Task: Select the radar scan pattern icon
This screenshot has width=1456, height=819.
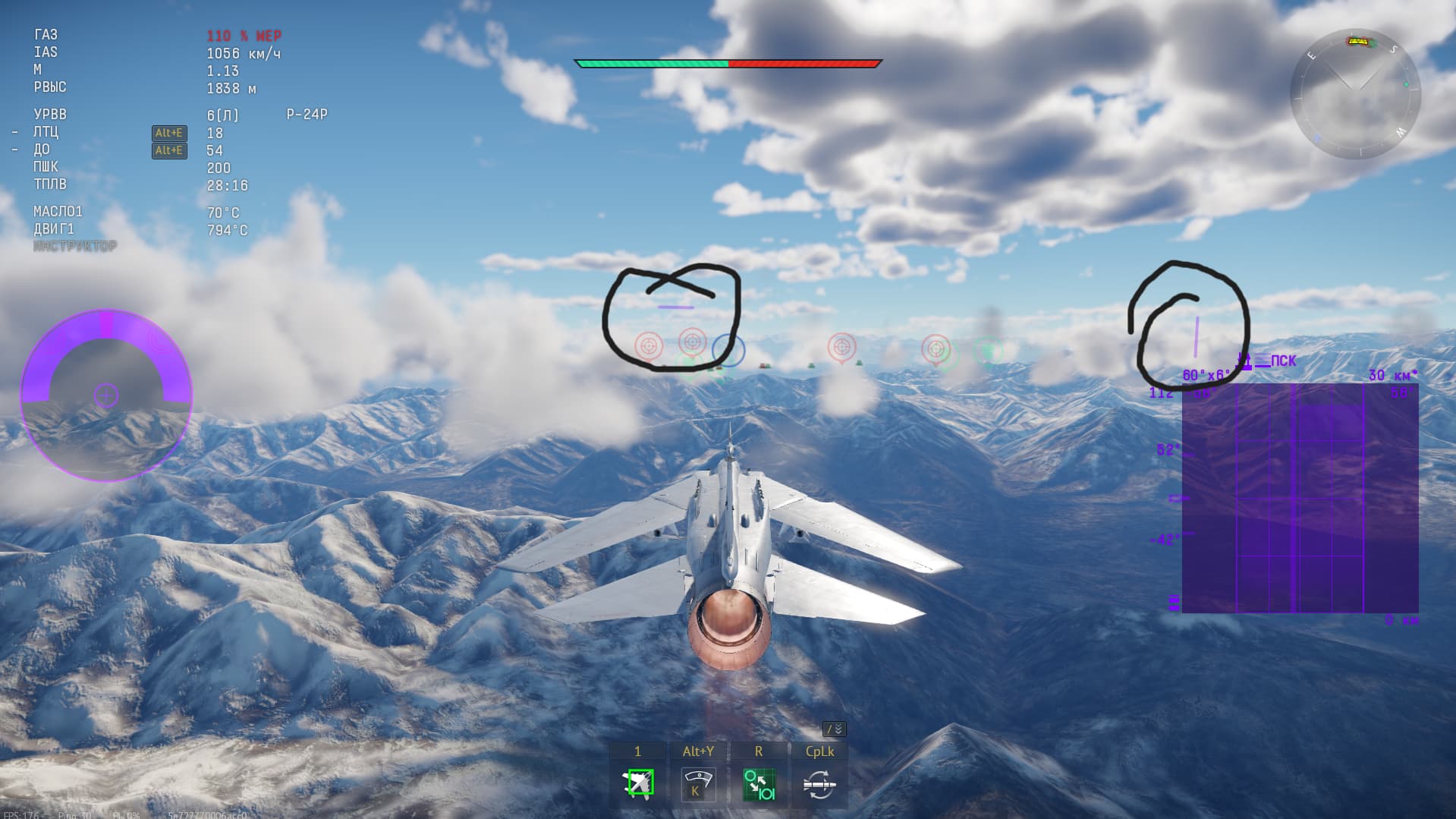Action: [x=697, y=784]
